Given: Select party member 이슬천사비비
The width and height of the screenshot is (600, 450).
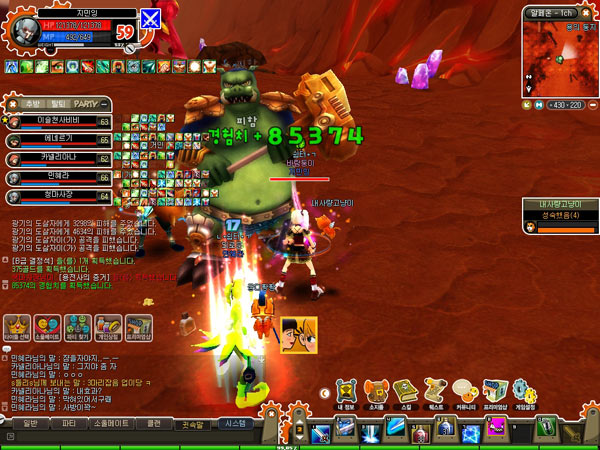Looking at the screenshot, I should (x=58, y=122).
